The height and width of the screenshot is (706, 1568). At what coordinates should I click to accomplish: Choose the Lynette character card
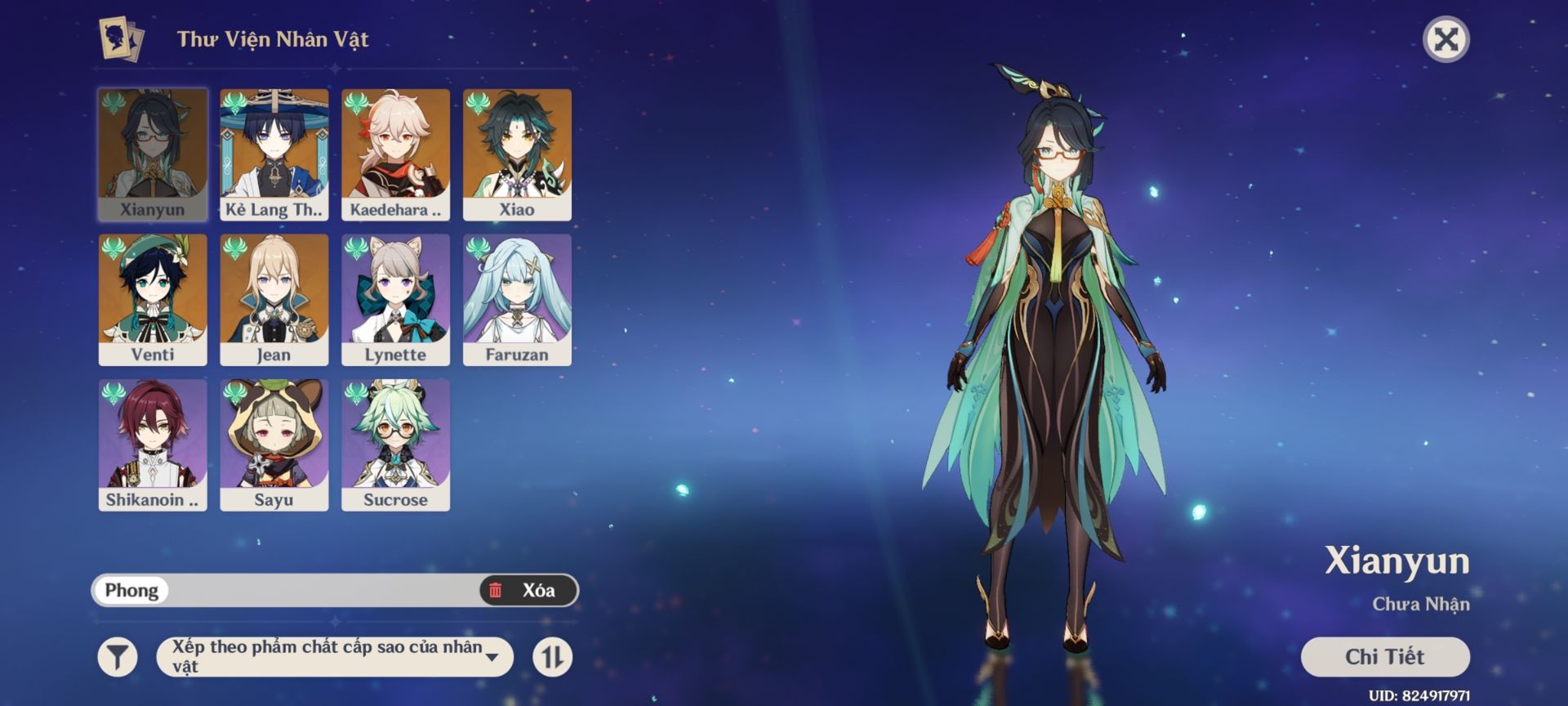click(395, 299)
